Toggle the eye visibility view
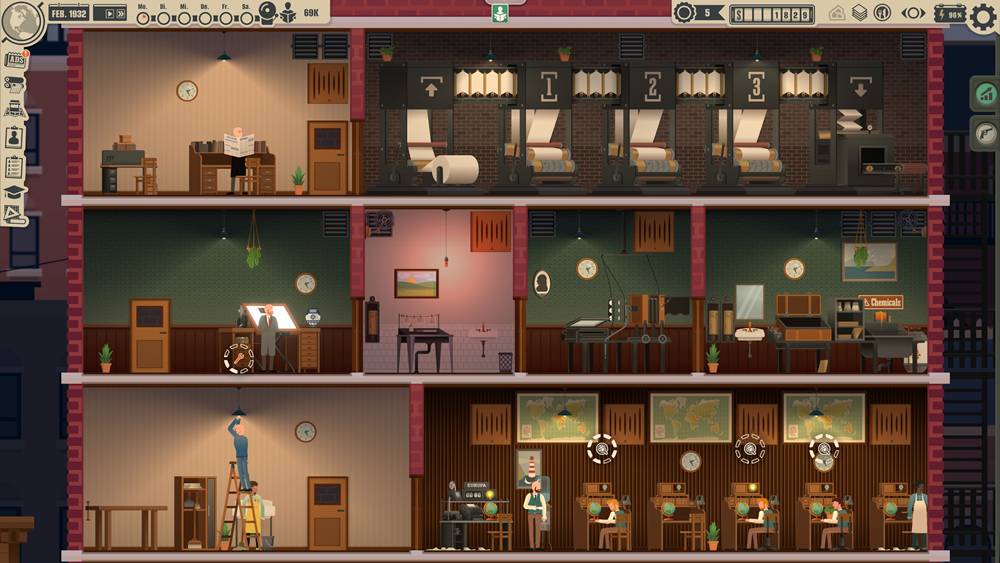The image size is (1000, 563). (x=913, y=13)
